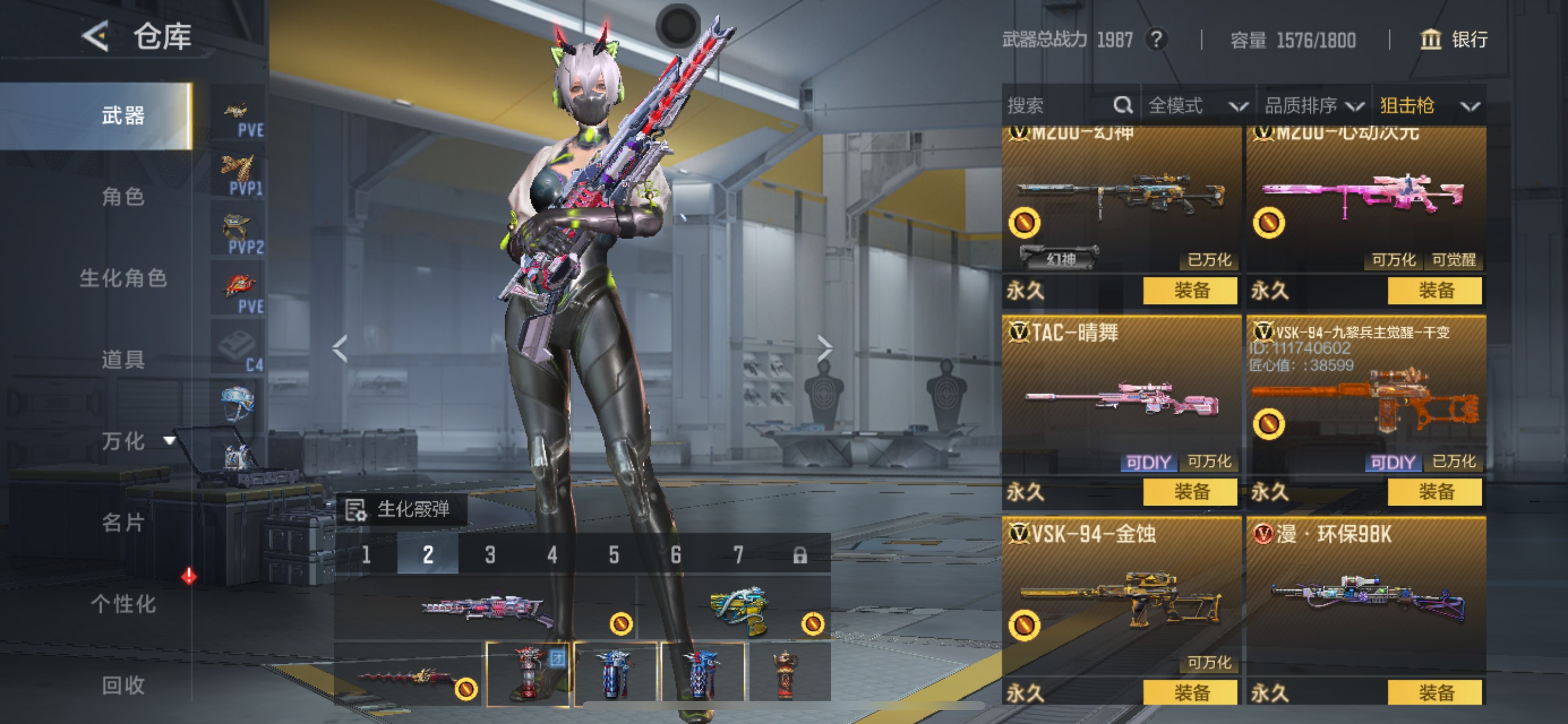Open the 狙击枪 weapon type filter

(x=1428, y=106)
